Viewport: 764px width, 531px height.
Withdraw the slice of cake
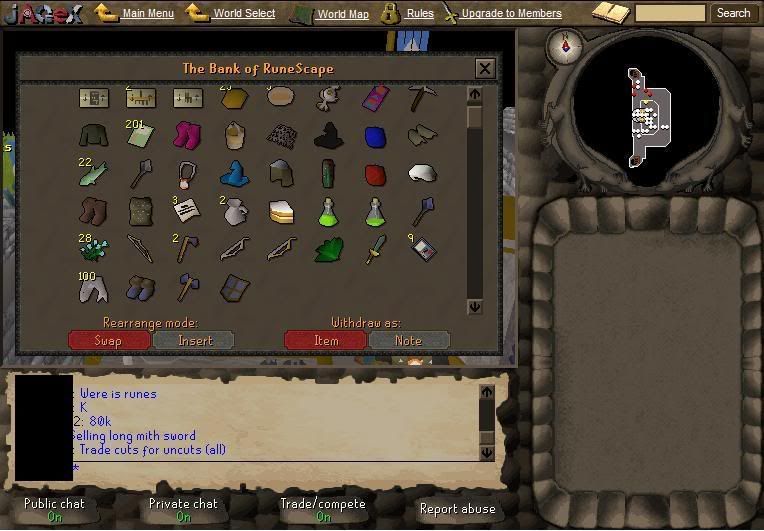pyautogui.click(x=281, y=211)
